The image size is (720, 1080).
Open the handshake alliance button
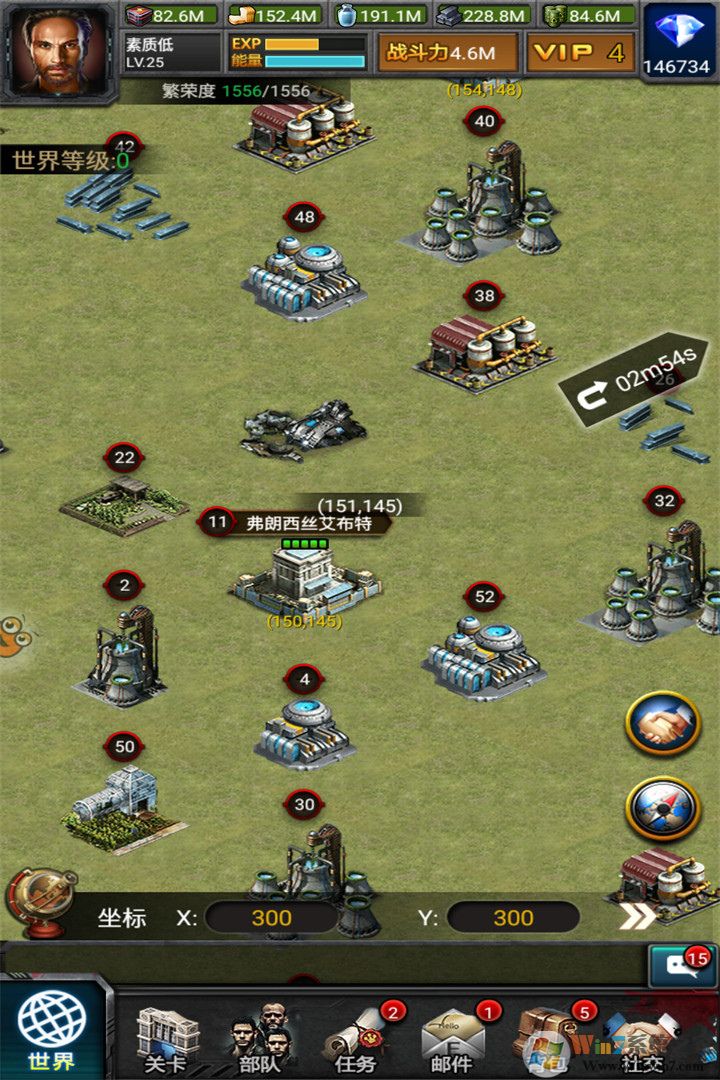click(662, 723)
